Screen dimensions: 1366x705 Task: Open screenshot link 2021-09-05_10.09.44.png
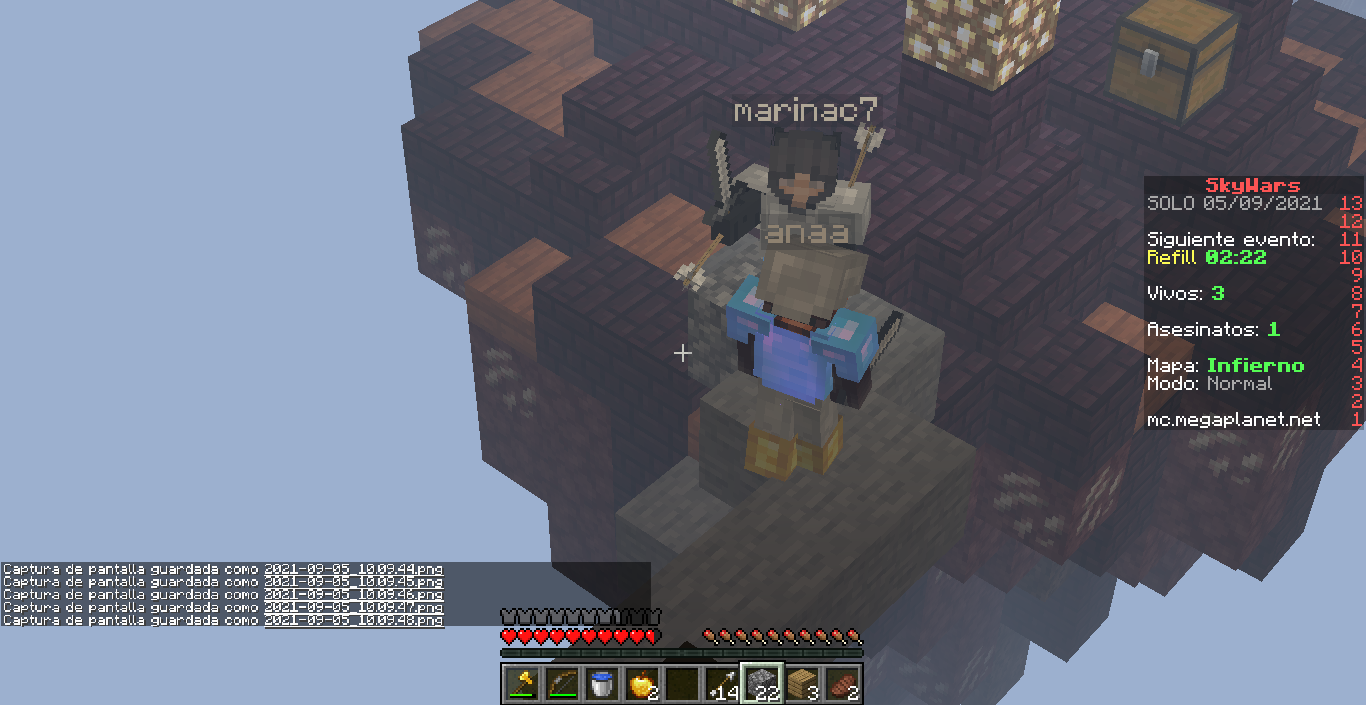coord(353,569)
